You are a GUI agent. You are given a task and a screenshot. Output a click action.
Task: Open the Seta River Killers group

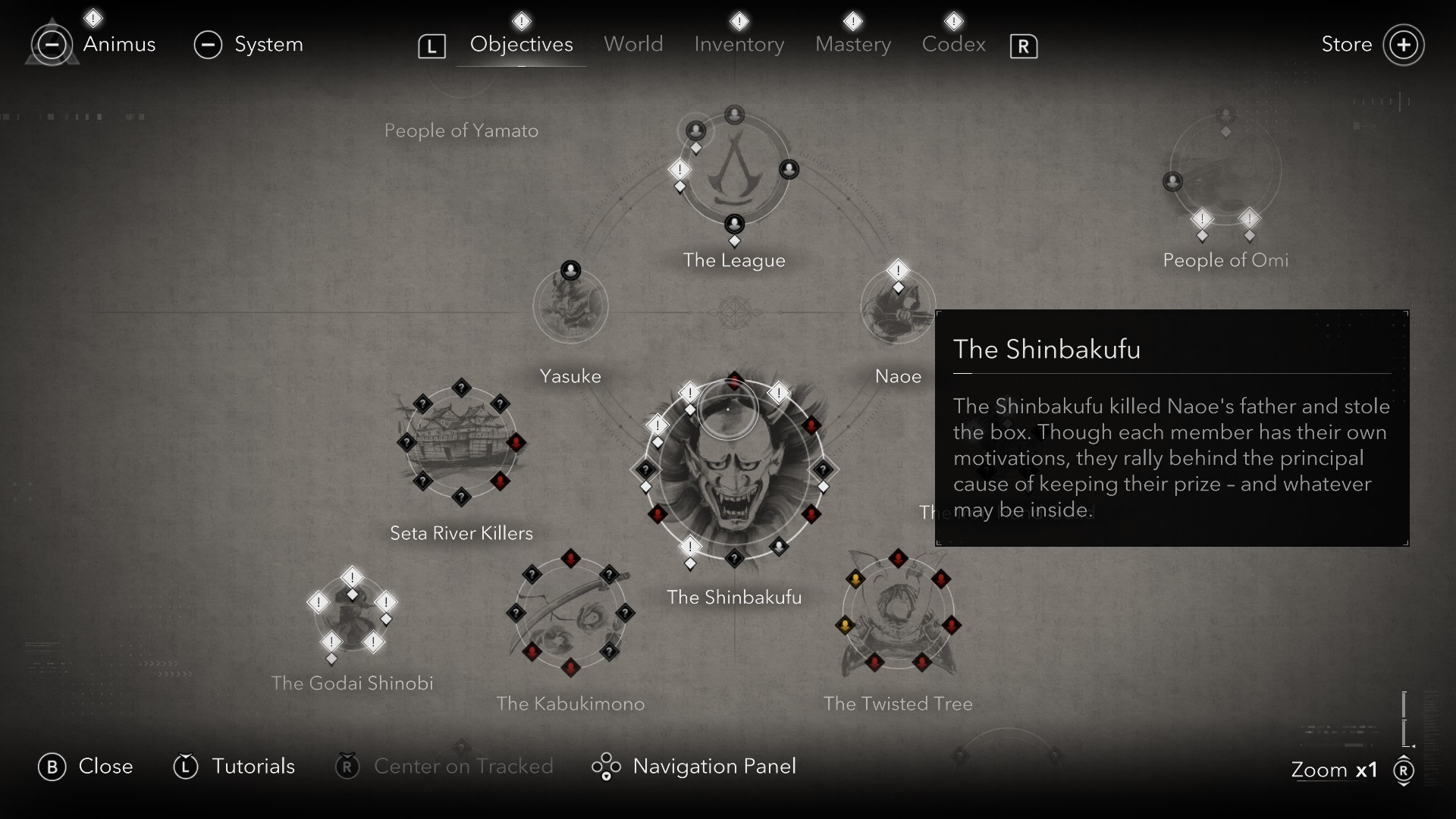click(x=461, y=444)
